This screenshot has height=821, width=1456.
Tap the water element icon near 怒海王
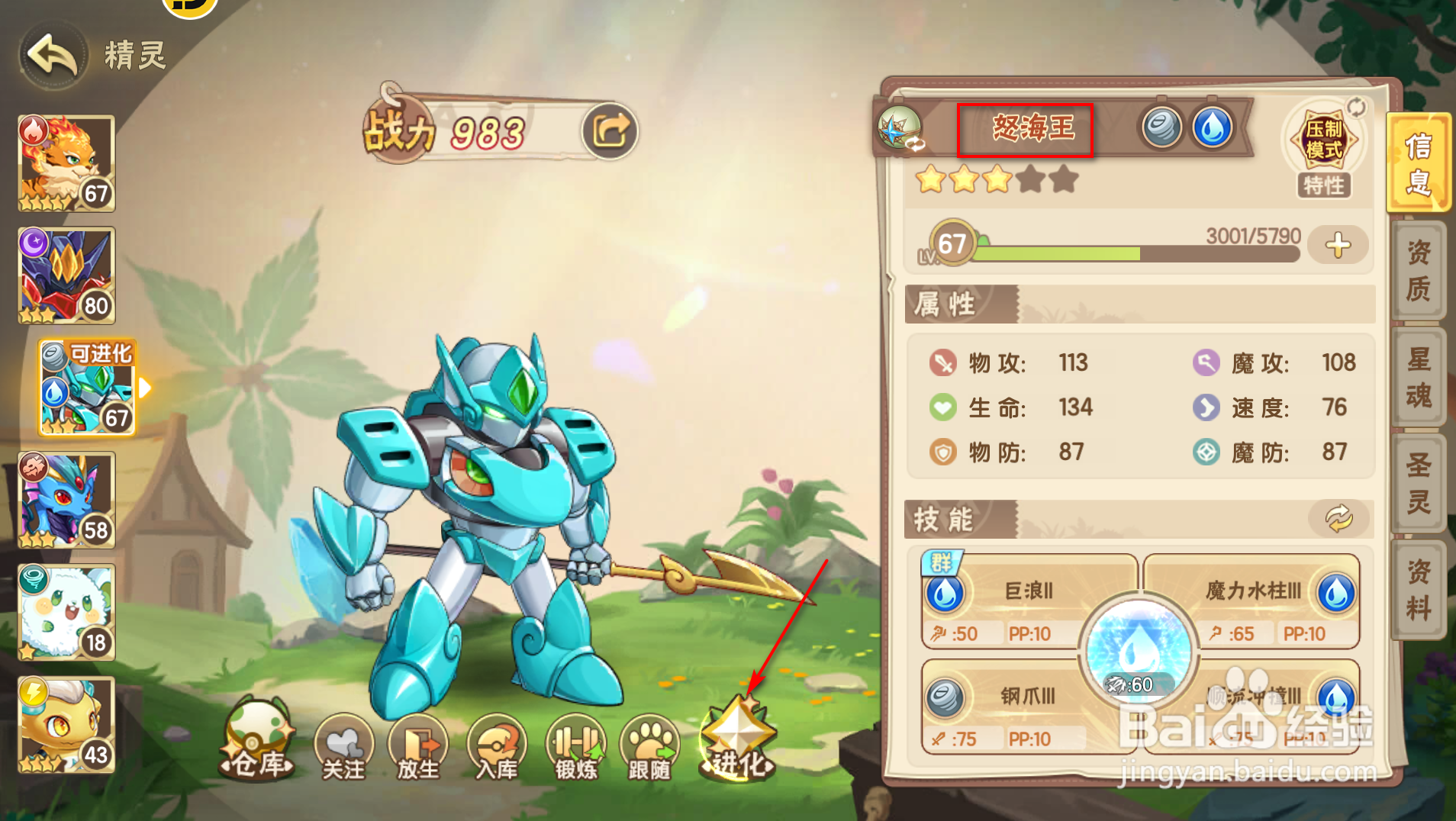point(1213,127)
